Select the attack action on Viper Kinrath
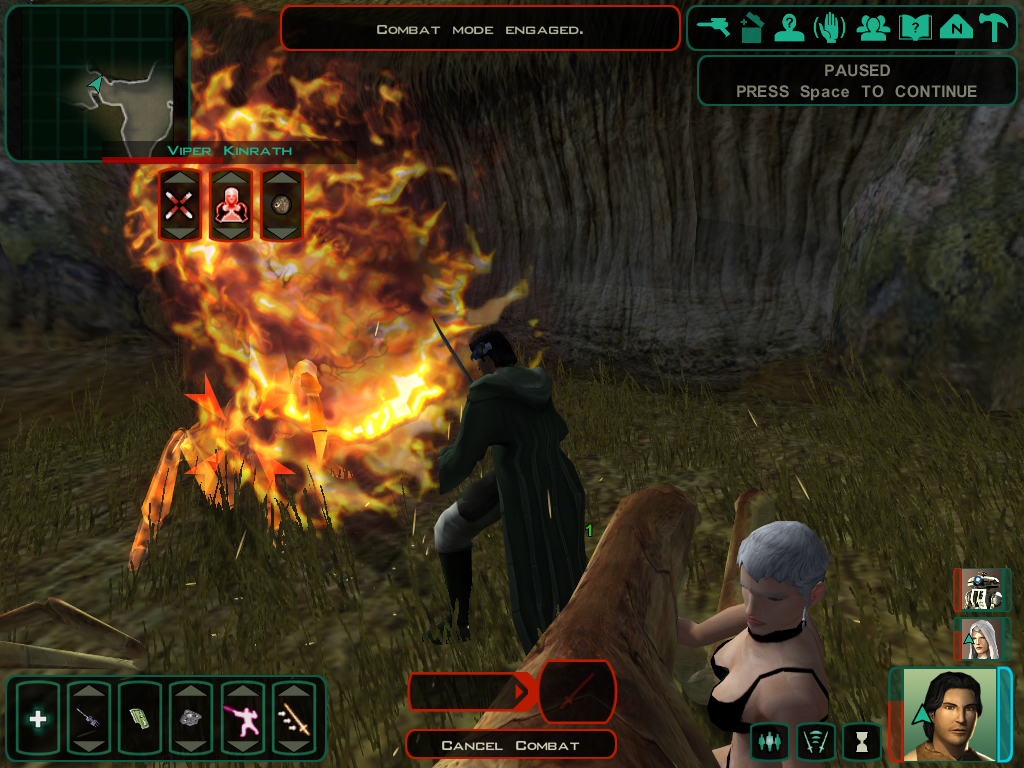The height and width of the screenshot is (768, 1024). [x=180, y=205]
